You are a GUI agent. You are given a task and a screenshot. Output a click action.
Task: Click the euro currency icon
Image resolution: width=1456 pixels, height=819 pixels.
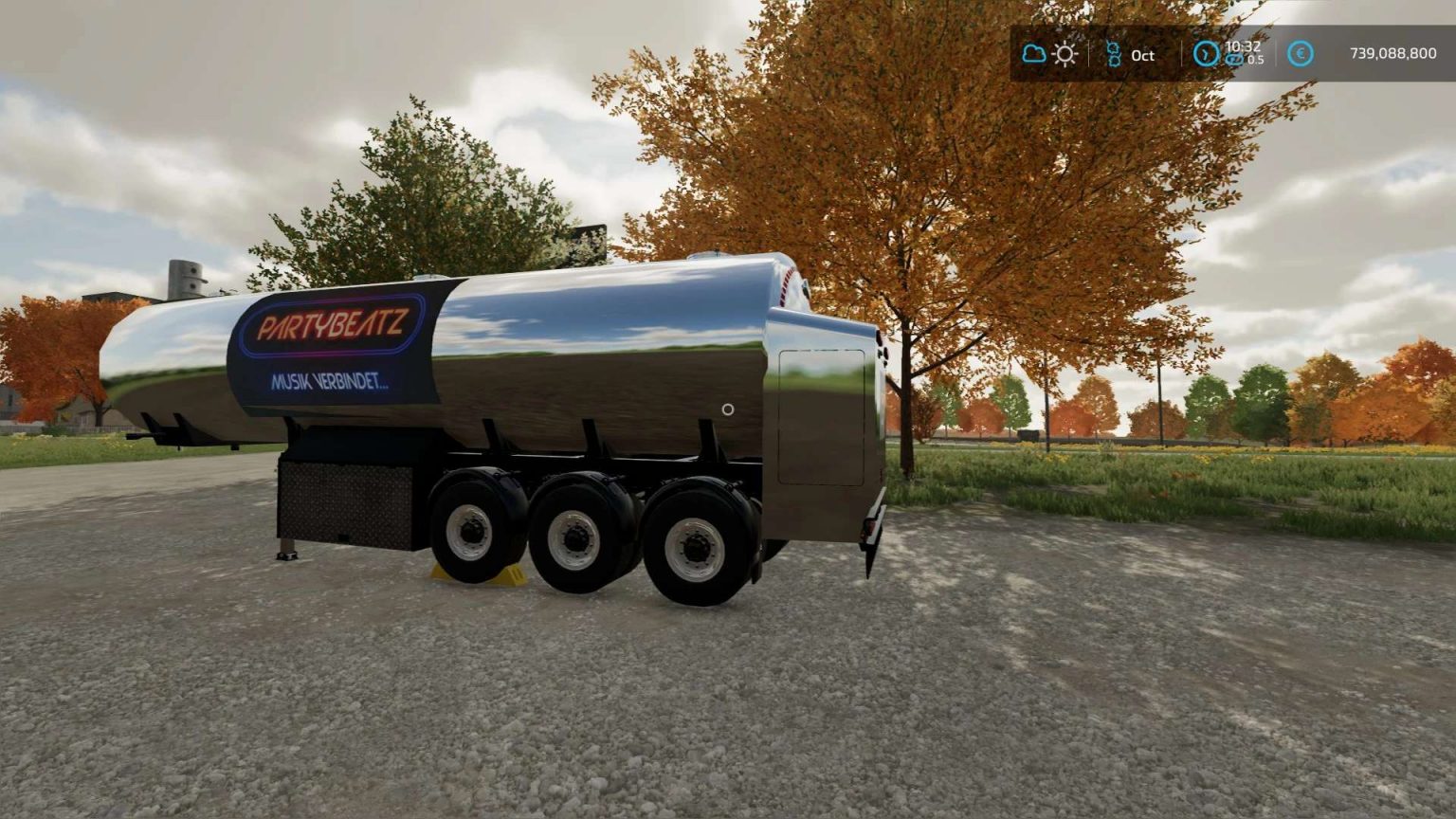click(x=1299, y=55)
